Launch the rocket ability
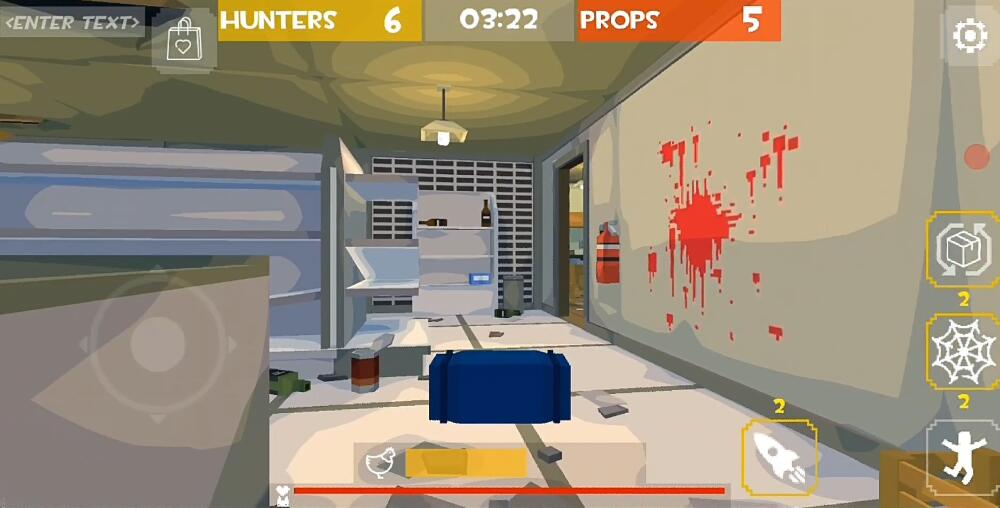Image resolution: width=1000 pixels, height=508 pixels. (778, 456)
